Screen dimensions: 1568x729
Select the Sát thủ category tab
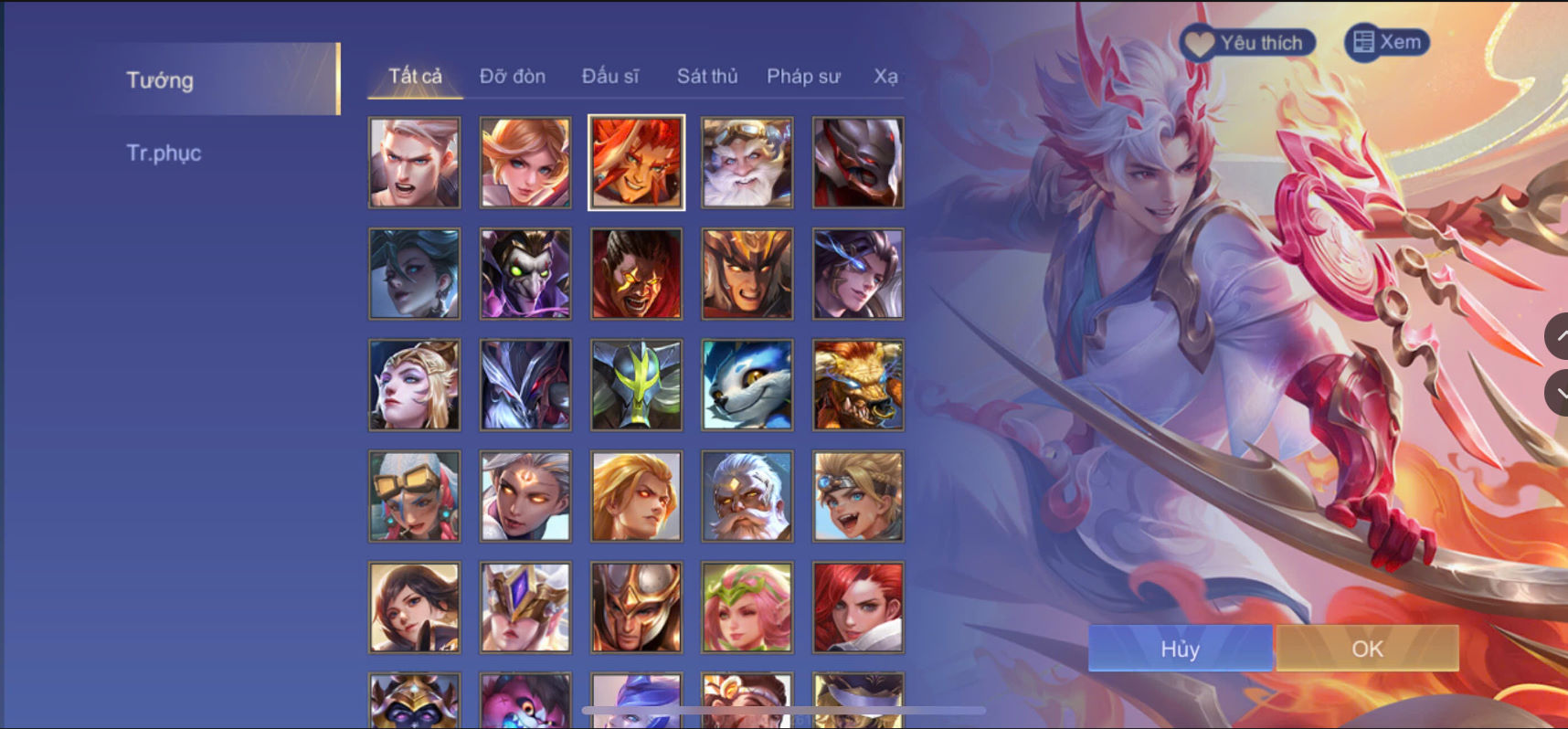pyautogui.click(x=706, y=77)
